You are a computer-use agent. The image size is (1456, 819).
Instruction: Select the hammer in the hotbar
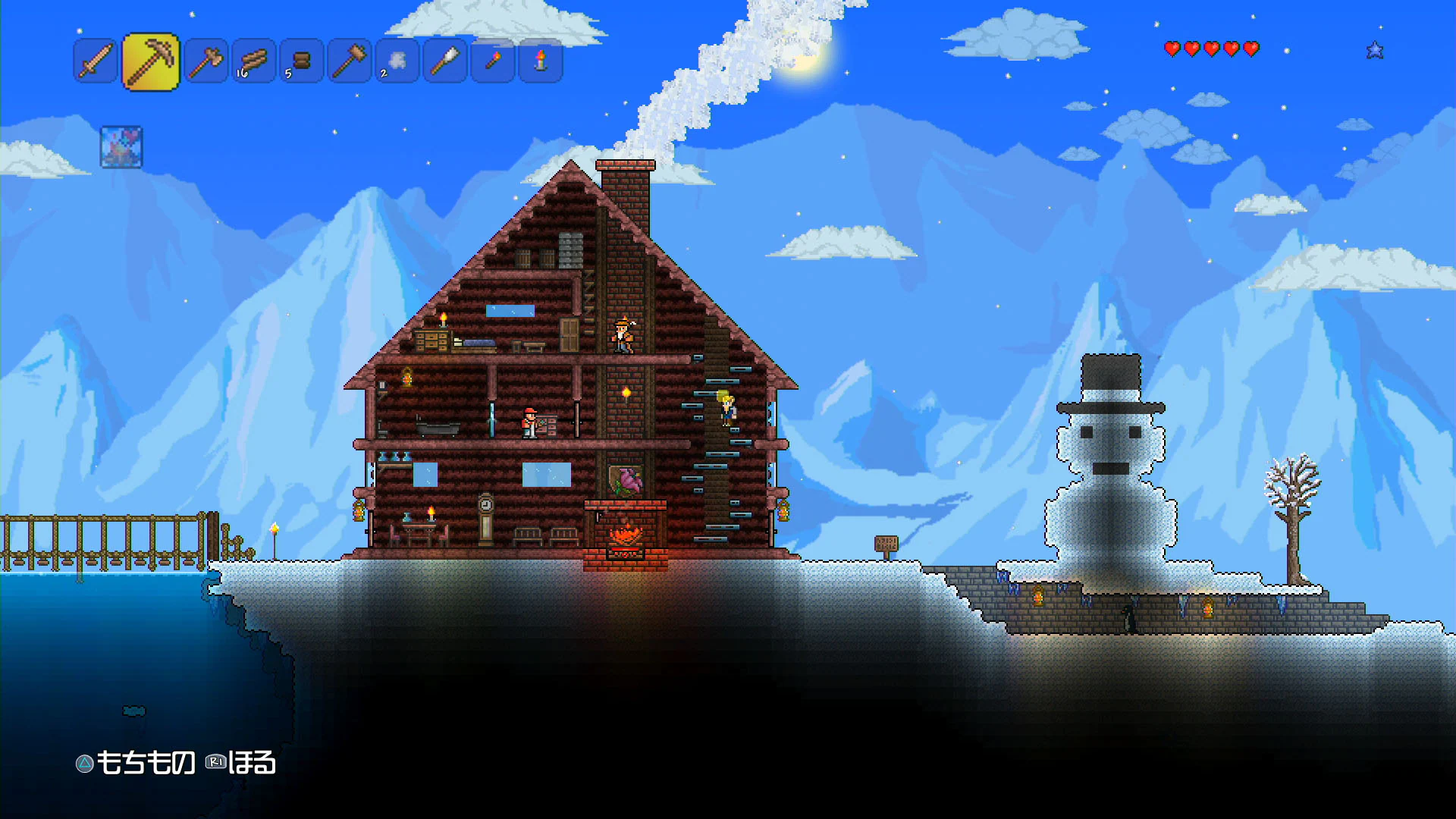(348, 62)
